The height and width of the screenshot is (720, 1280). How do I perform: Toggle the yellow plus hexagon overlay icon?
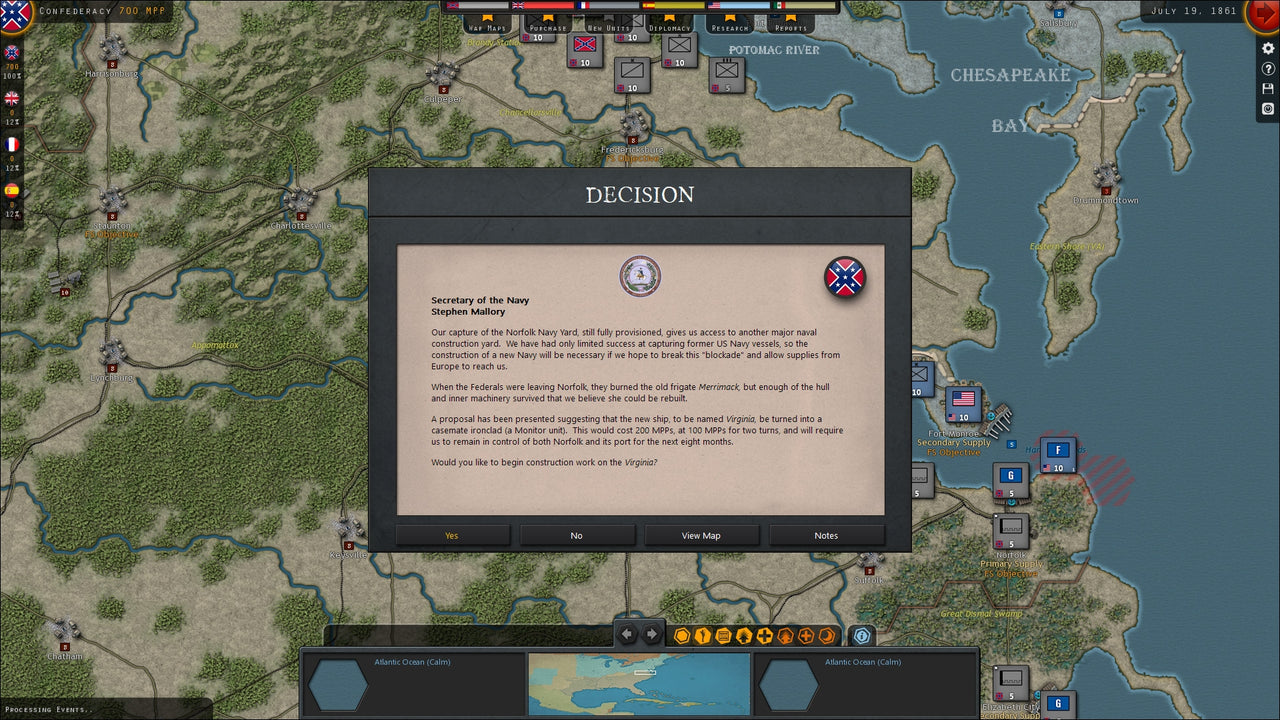coord(763,635)
